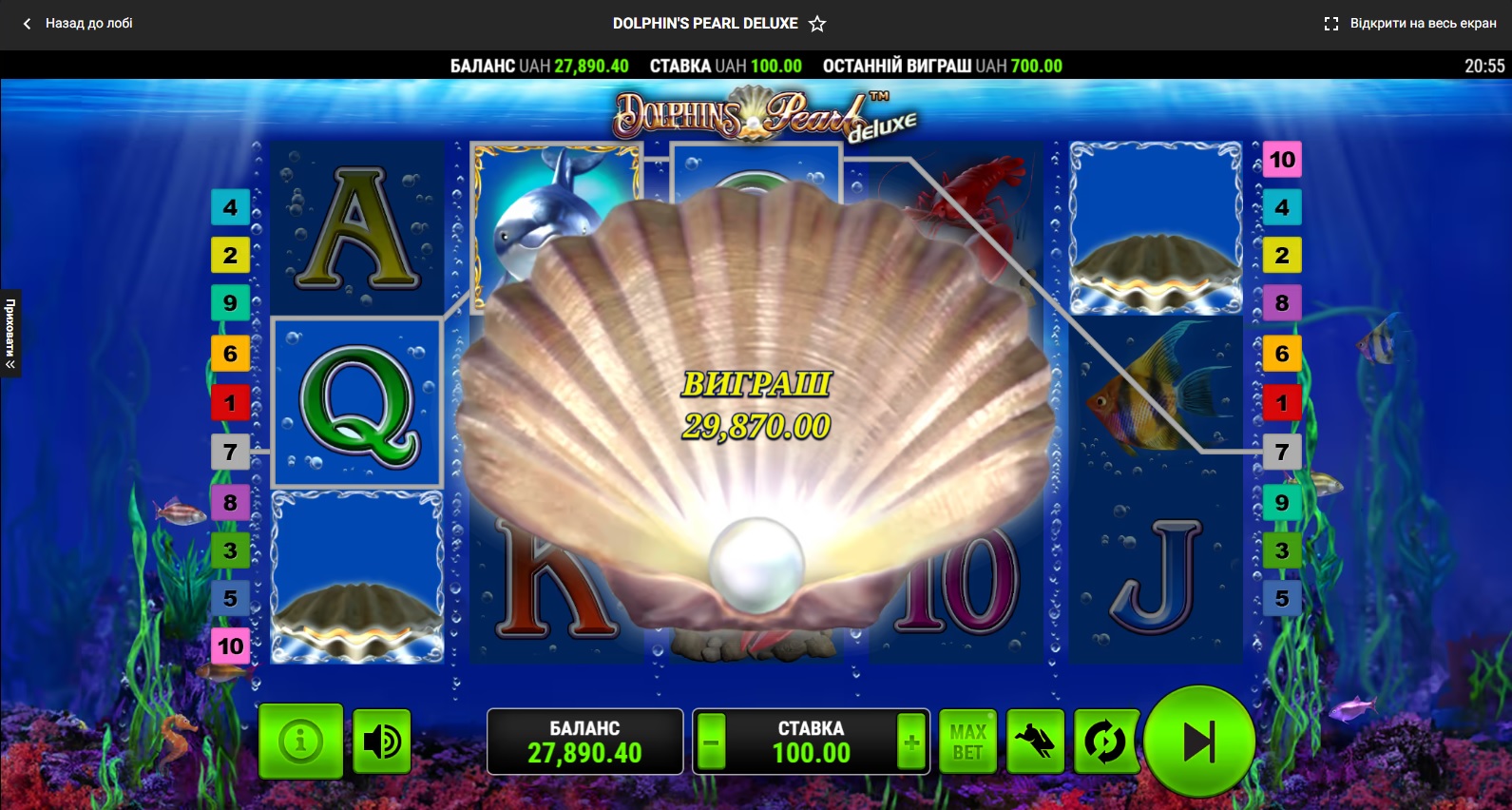Set the bet to MAX BET
The height and width of the screenshot is (810, 1512).
[967, 742]
